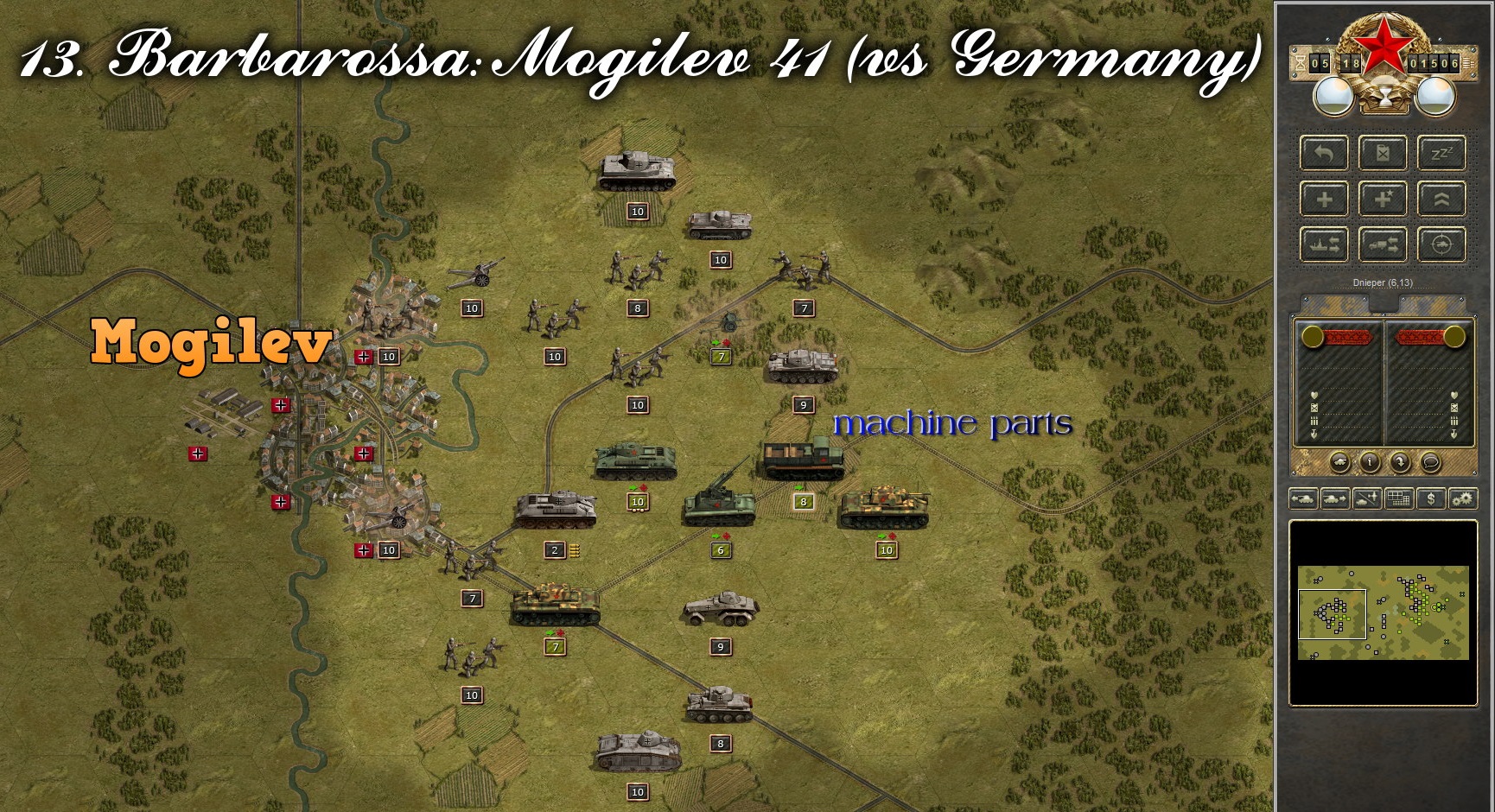1495x812 pixels.
Task: Jump to the previous unit
Action: coord(1304,498)
